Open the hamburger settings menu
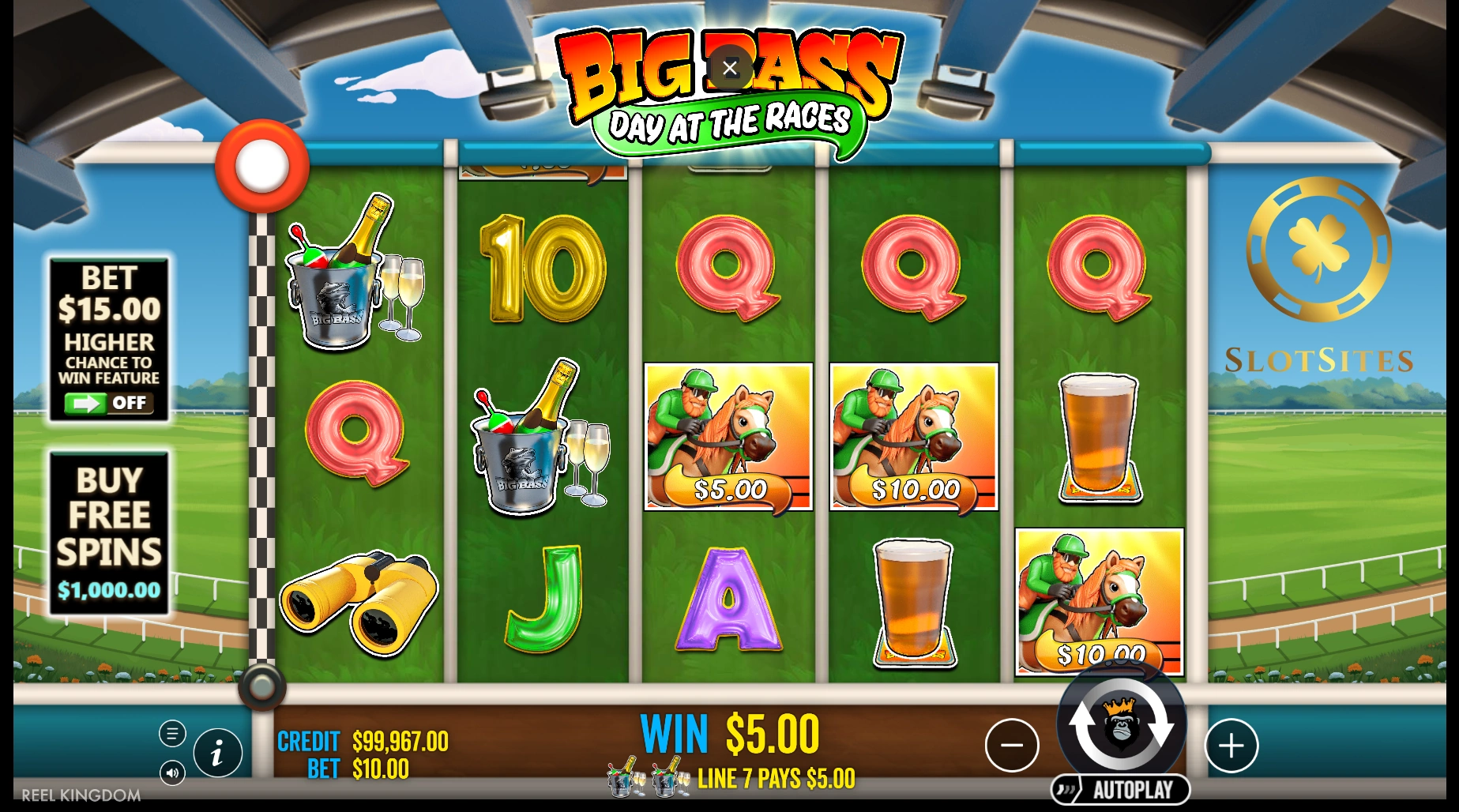Image resolution: width=1459 pixels, height=812 pixels. click(172, 733)
